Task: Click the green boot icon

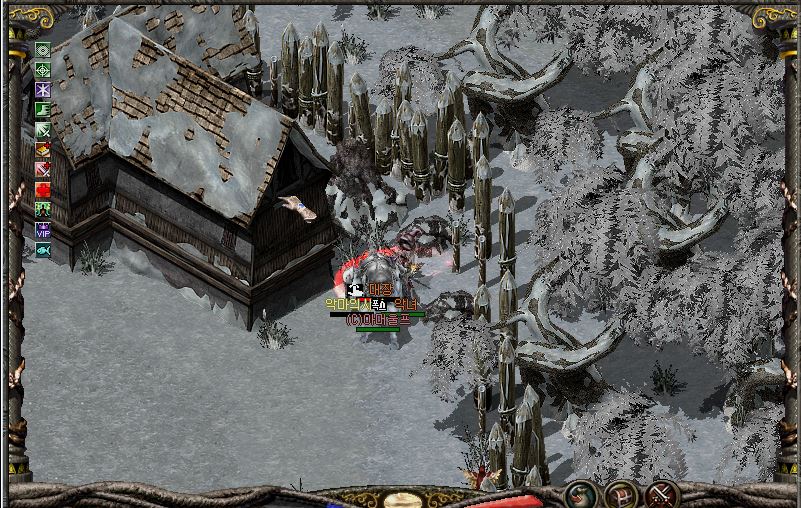Action: click(43, 110)
